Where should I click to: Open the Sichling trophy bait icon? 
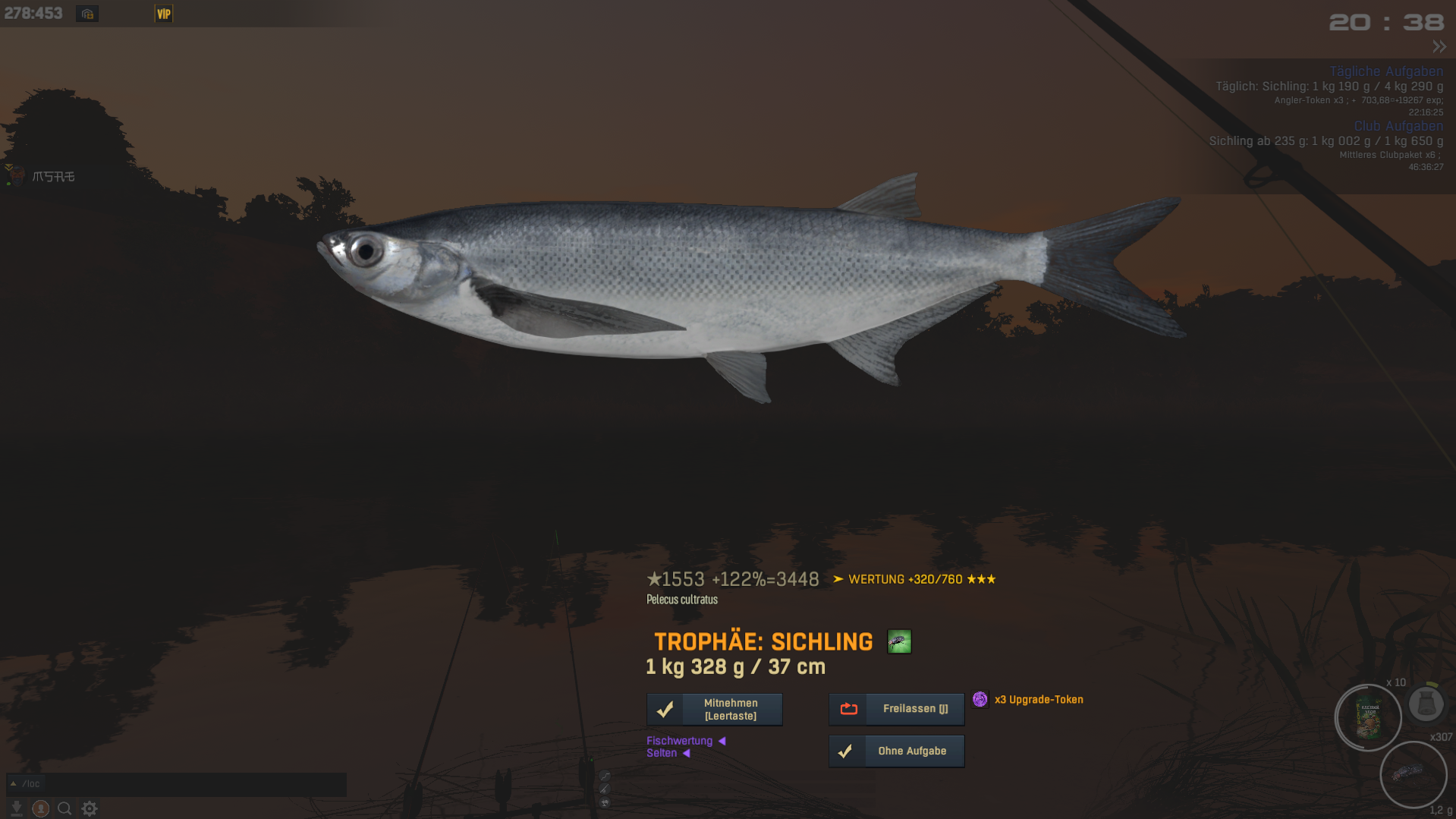(899, 641)
